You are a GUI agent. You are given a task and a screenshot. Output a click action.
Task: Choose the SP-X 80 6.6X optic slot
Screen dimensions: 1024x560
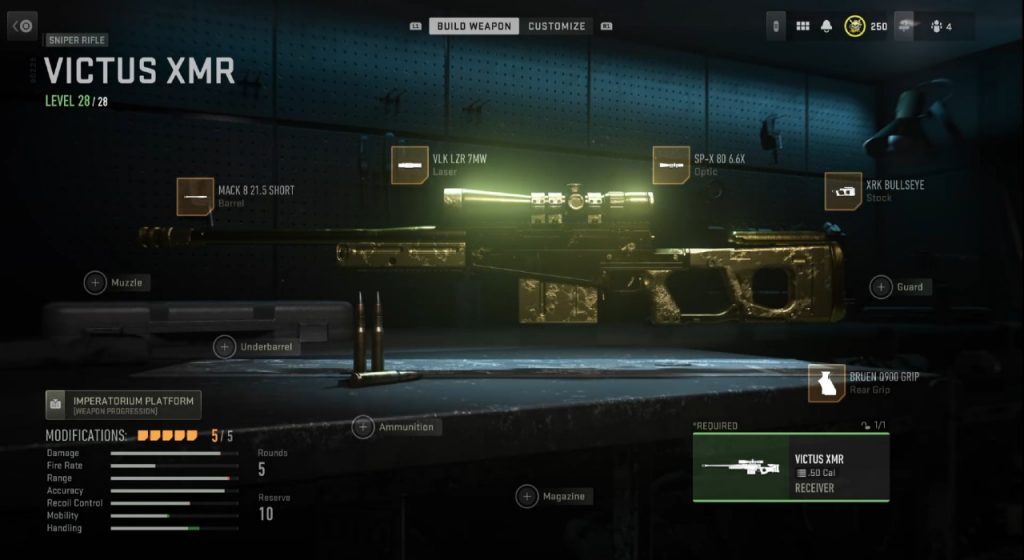(x=672, y=165)
